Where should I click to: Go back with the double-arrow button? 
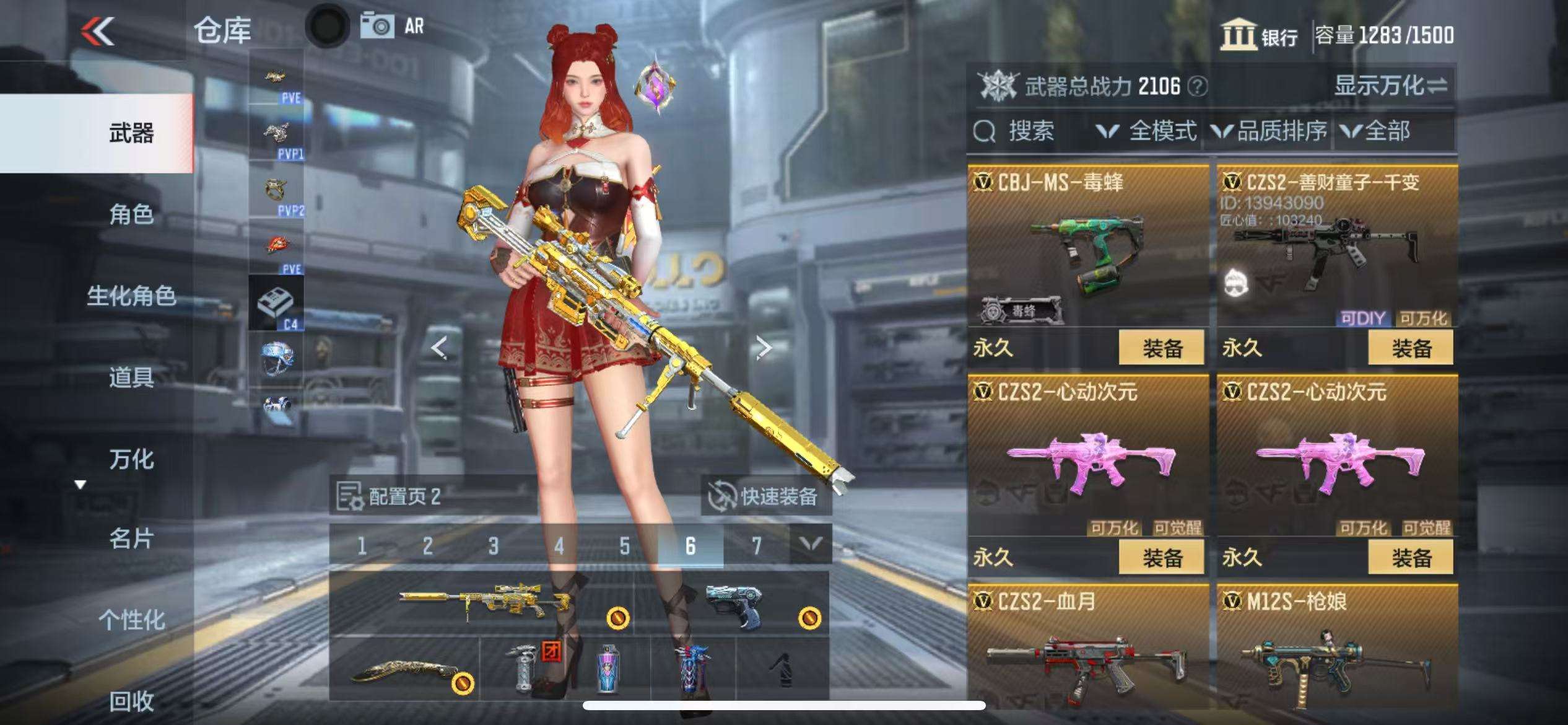point(98,31)
